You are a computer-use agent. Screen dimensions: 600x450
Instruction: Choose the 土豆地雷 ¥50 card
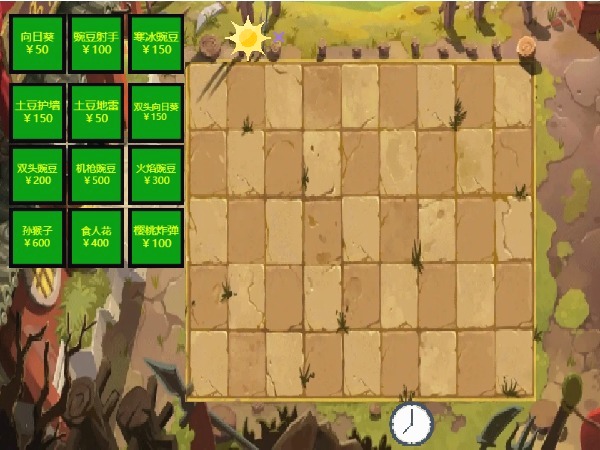(96, 111)
